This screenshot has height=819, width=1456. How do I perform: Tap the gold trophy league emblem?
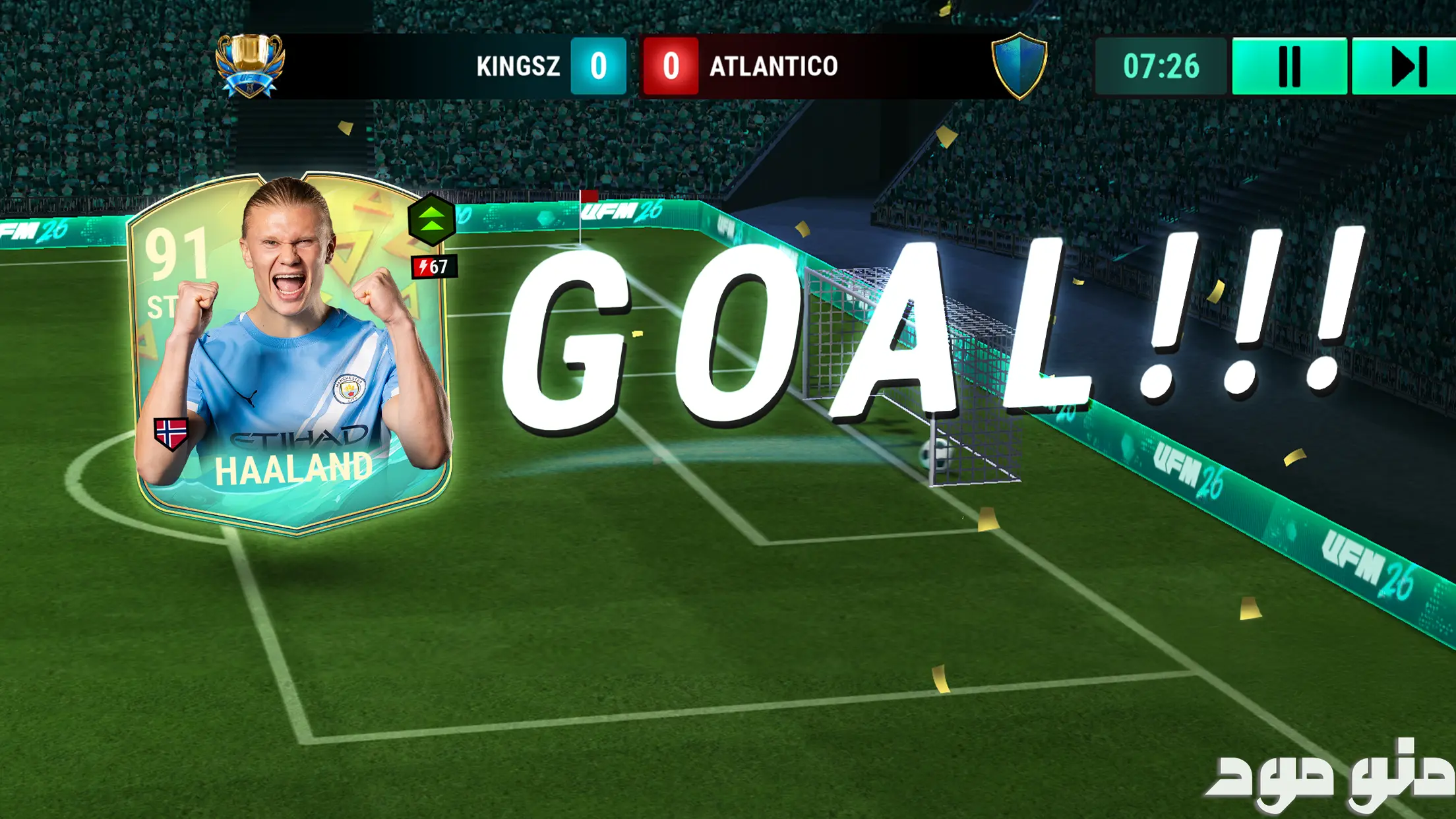click(x=251, y=65)
